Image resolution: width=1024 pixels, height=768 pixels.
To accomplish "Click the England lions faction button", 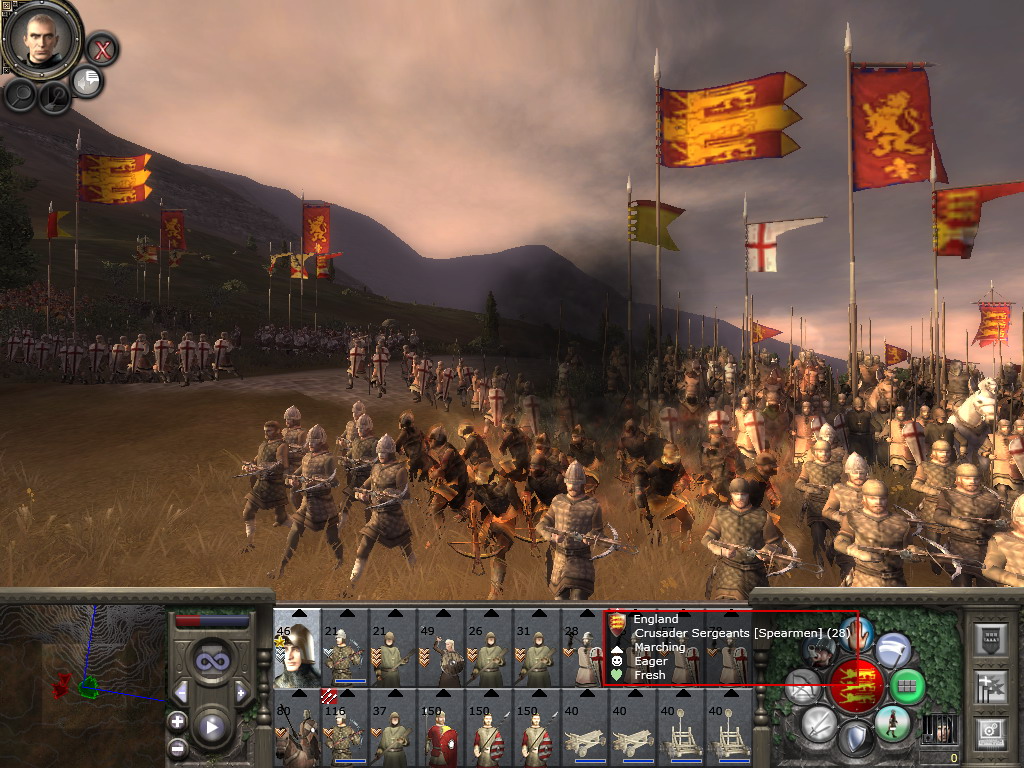I will tap(857, 687).
